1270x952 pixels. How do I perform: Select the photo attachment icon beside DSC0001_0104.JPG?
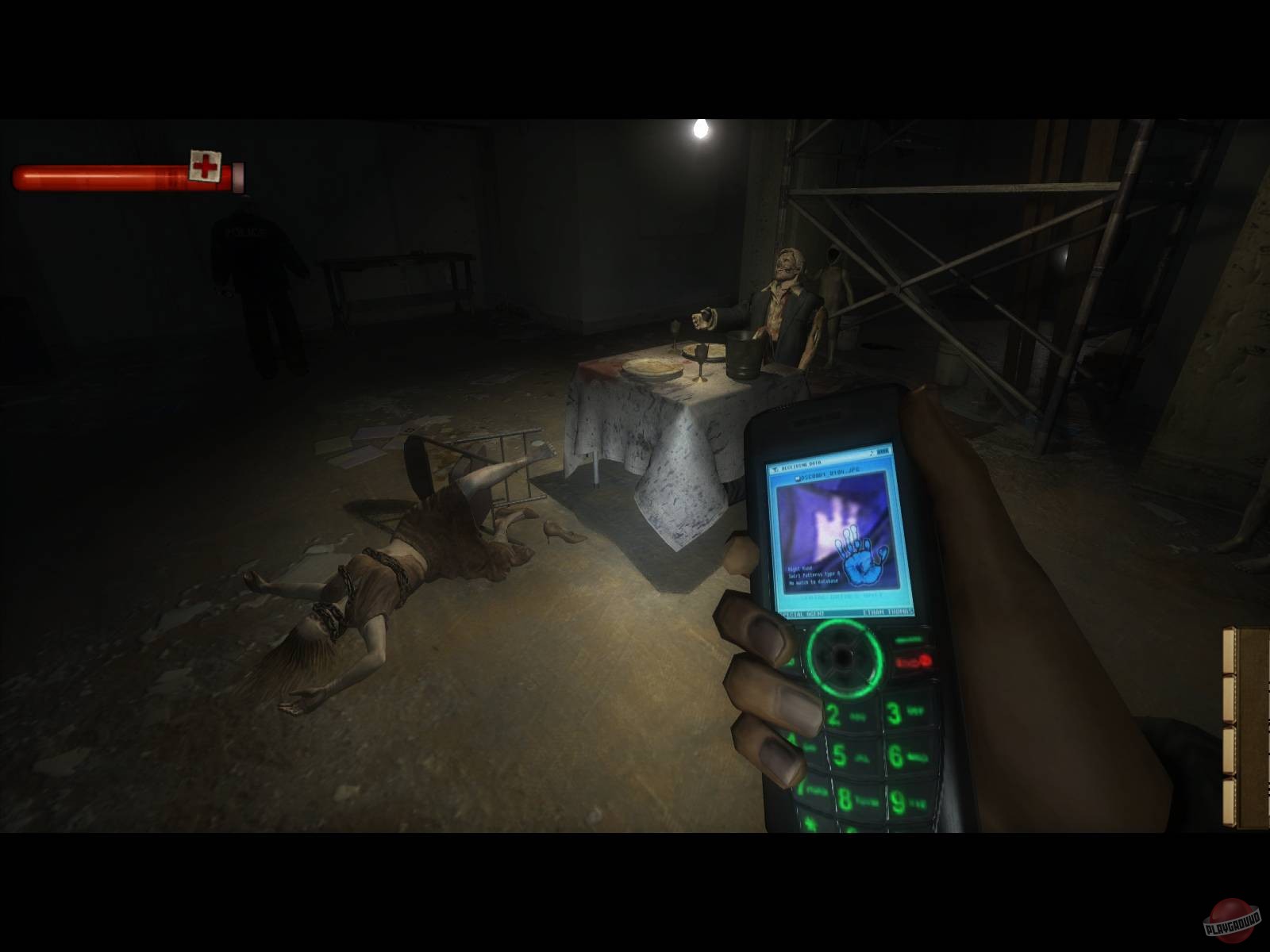[799, 478]
